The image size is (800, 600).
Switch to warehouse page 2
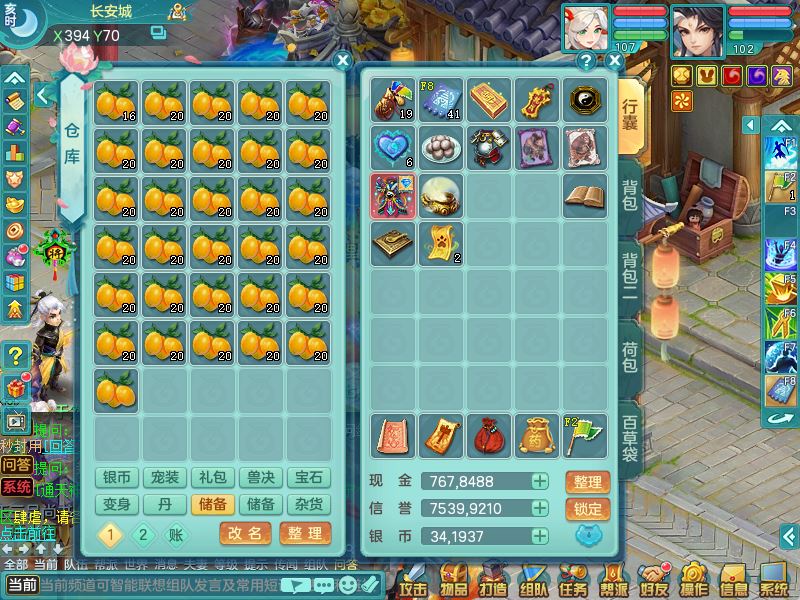[143, 535]
